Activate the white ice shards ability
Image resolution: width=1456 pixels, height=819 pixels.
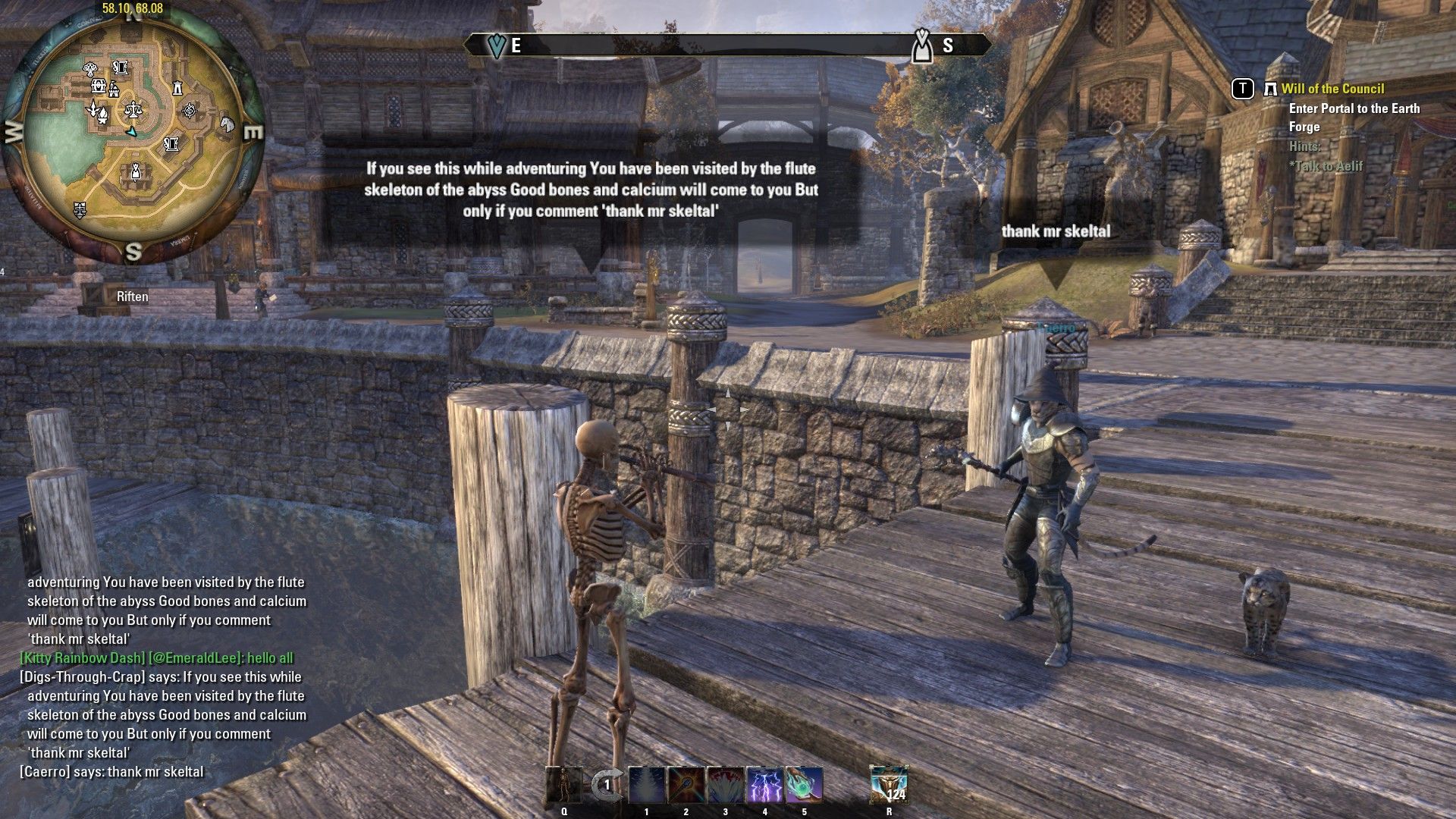[726, 785]
